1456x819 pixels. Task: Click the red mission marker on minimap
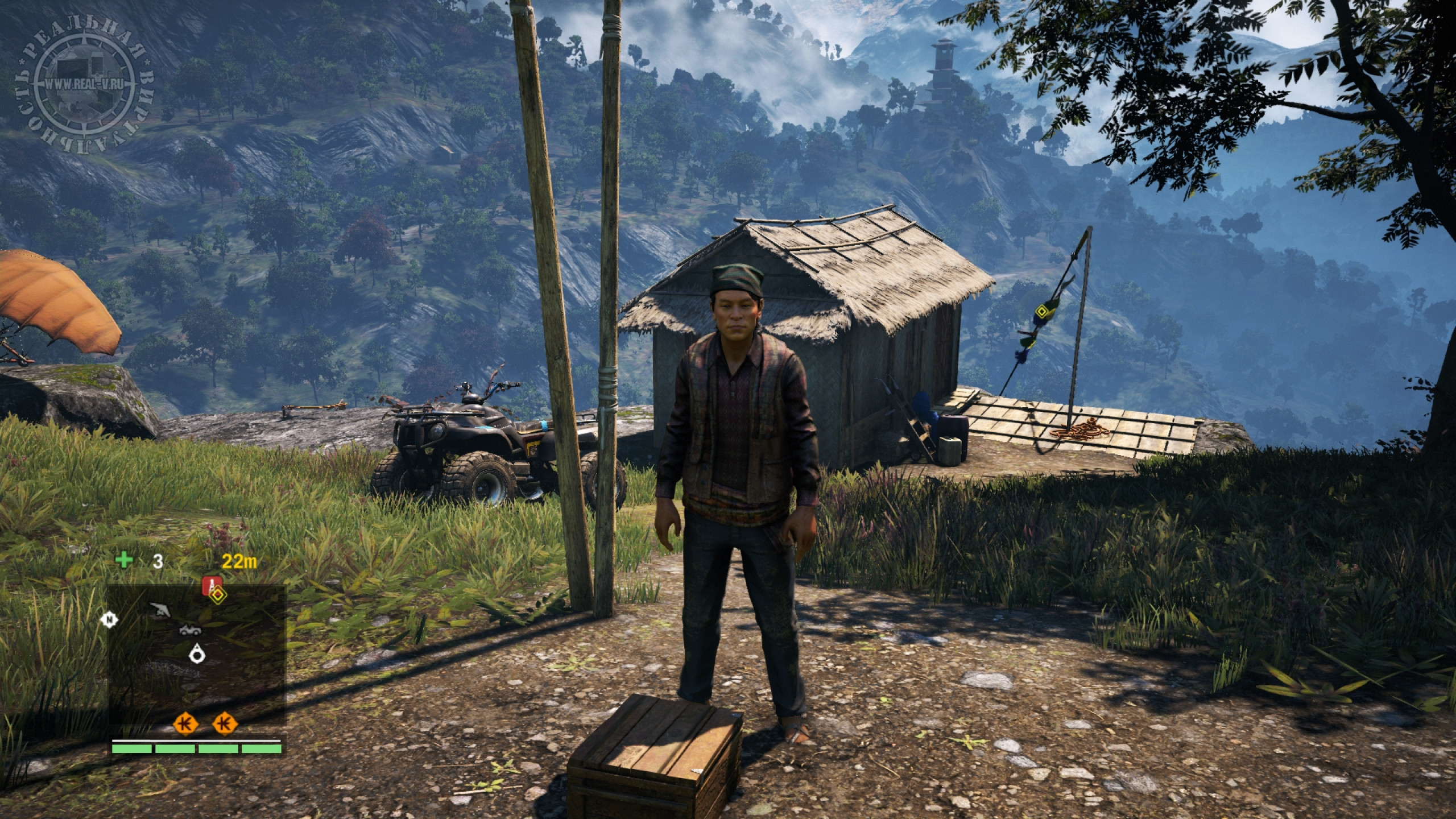pyautogui.click(x=212, y=586)
